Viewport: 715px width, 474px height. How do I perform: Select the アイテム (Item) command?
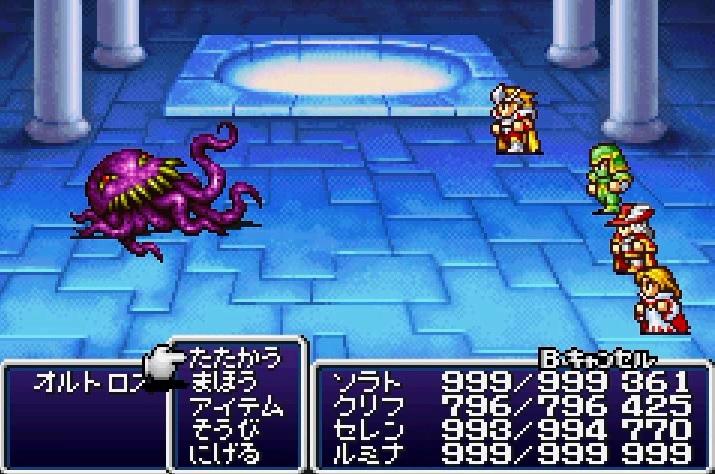(x=236, y=407)
